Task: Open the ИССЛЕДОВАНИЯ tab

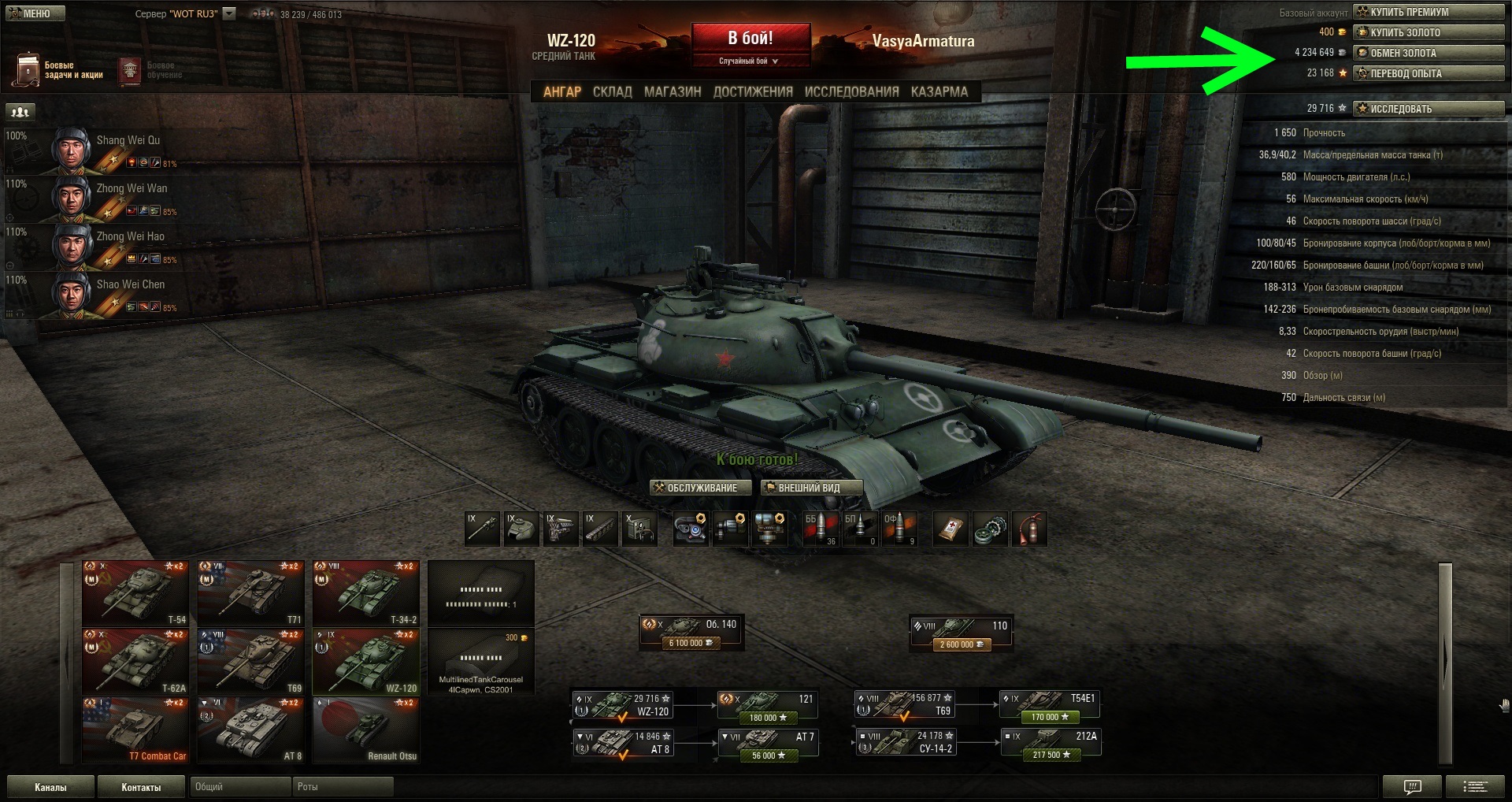Action: point(851,91)
